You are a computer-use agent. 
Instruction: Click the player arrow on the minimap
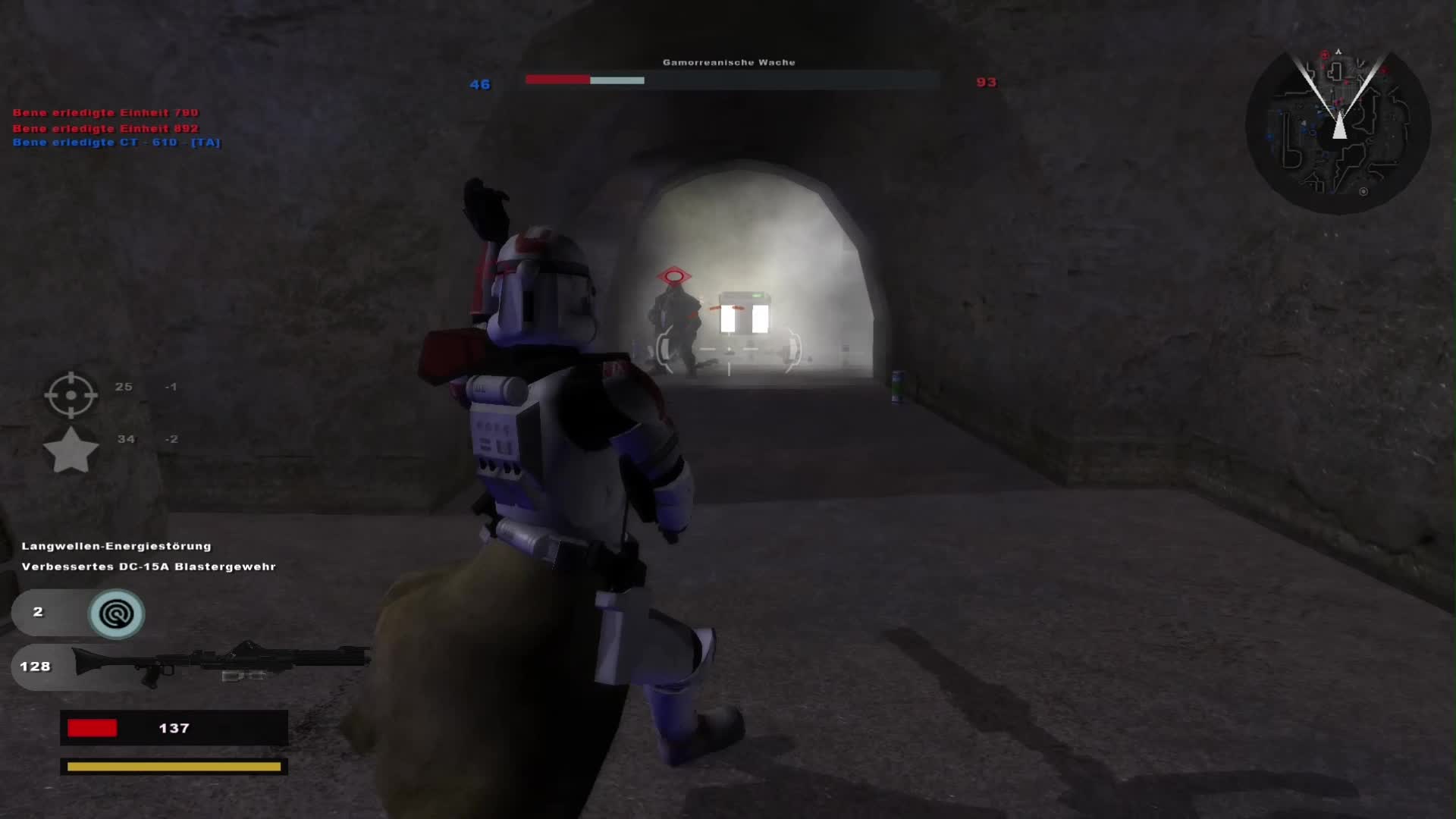coord(1341,126)
